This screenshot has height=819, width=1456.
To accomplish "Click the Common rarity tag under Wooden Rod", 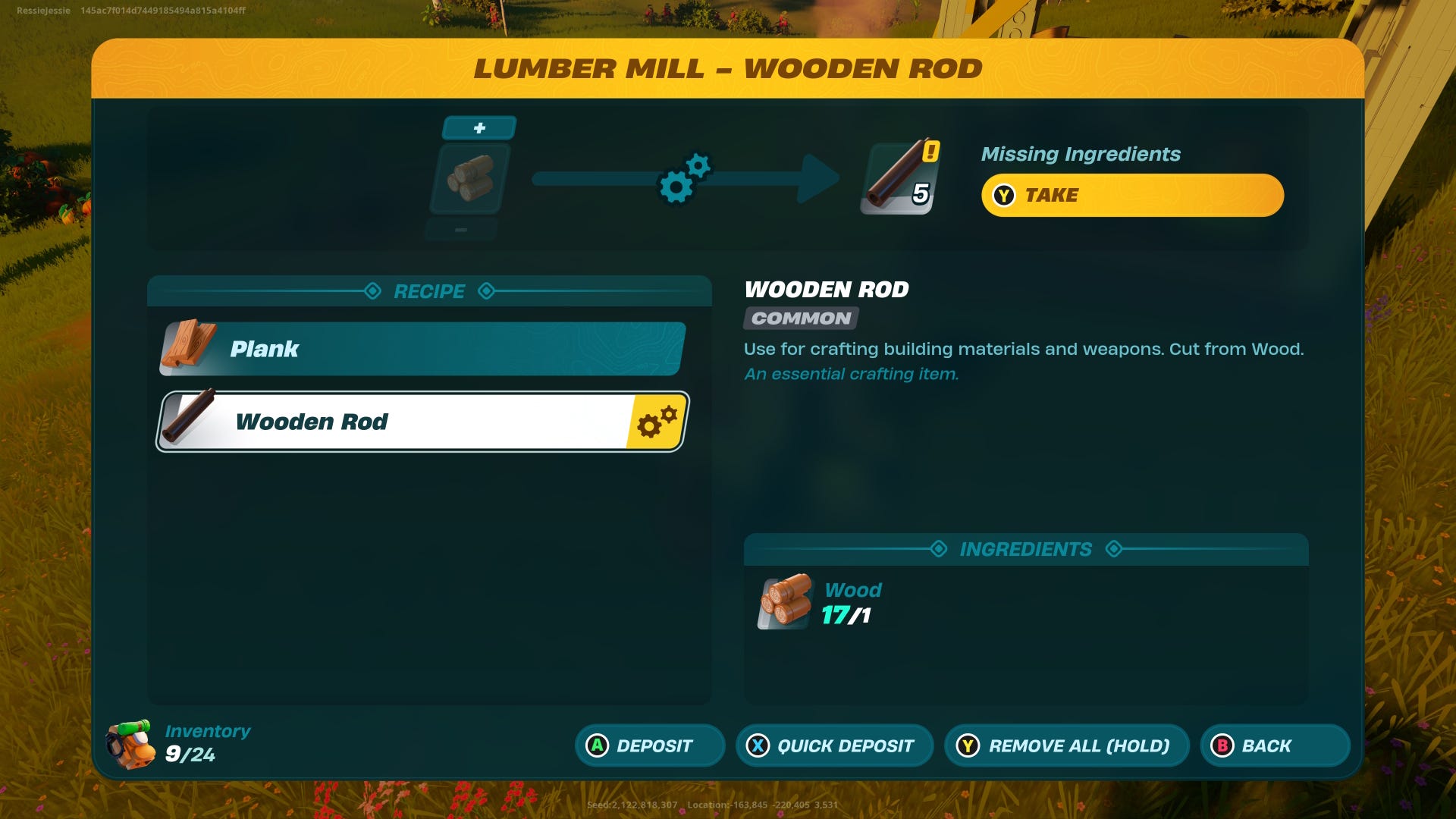I will (799, 319).
